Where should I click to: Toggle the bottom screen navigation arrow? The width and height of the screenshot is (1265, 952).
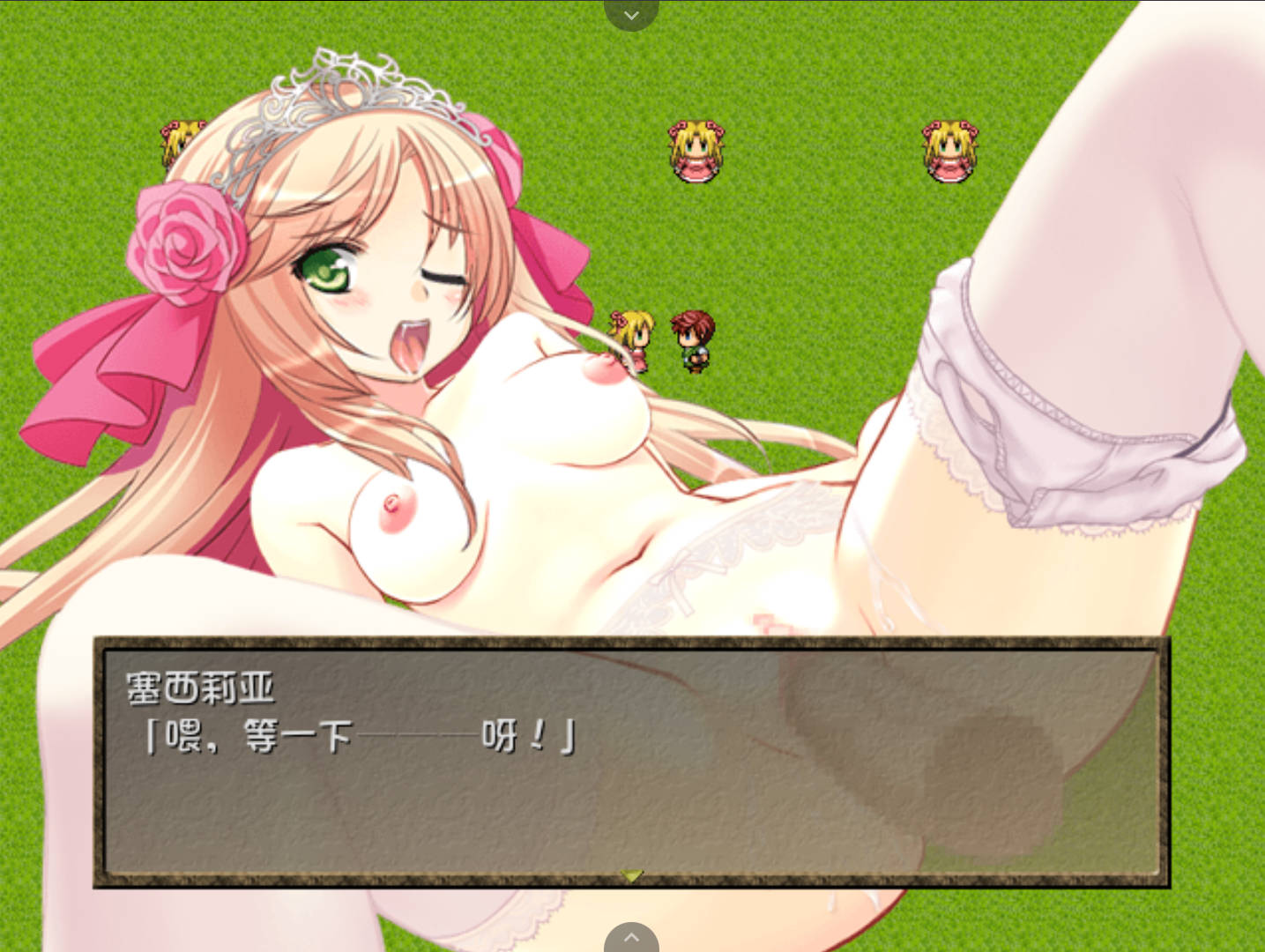(x=631, y=938)
